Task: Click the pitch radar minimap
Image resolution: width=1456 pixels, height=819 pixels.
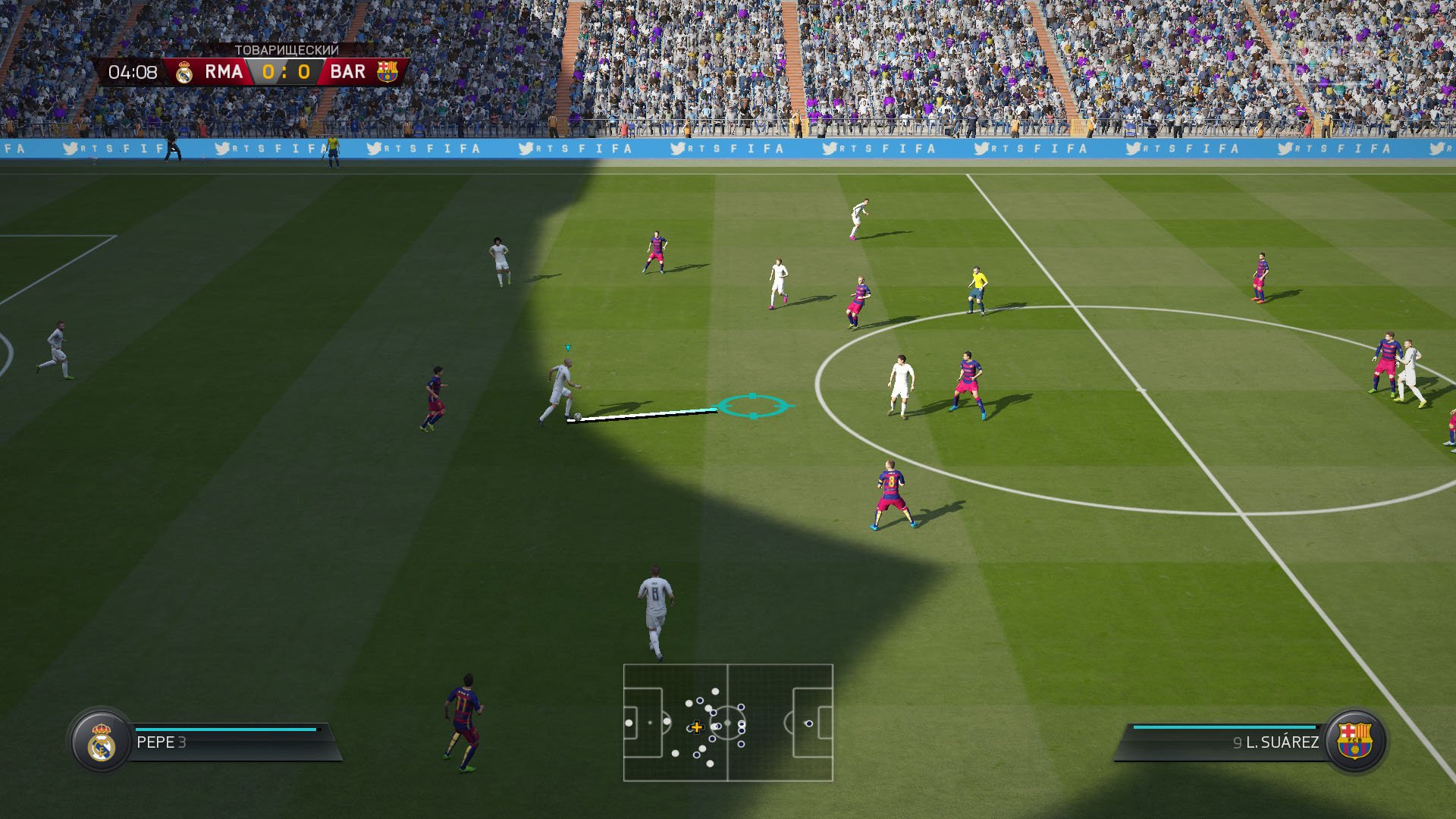Action: click(x=728, y=722)
